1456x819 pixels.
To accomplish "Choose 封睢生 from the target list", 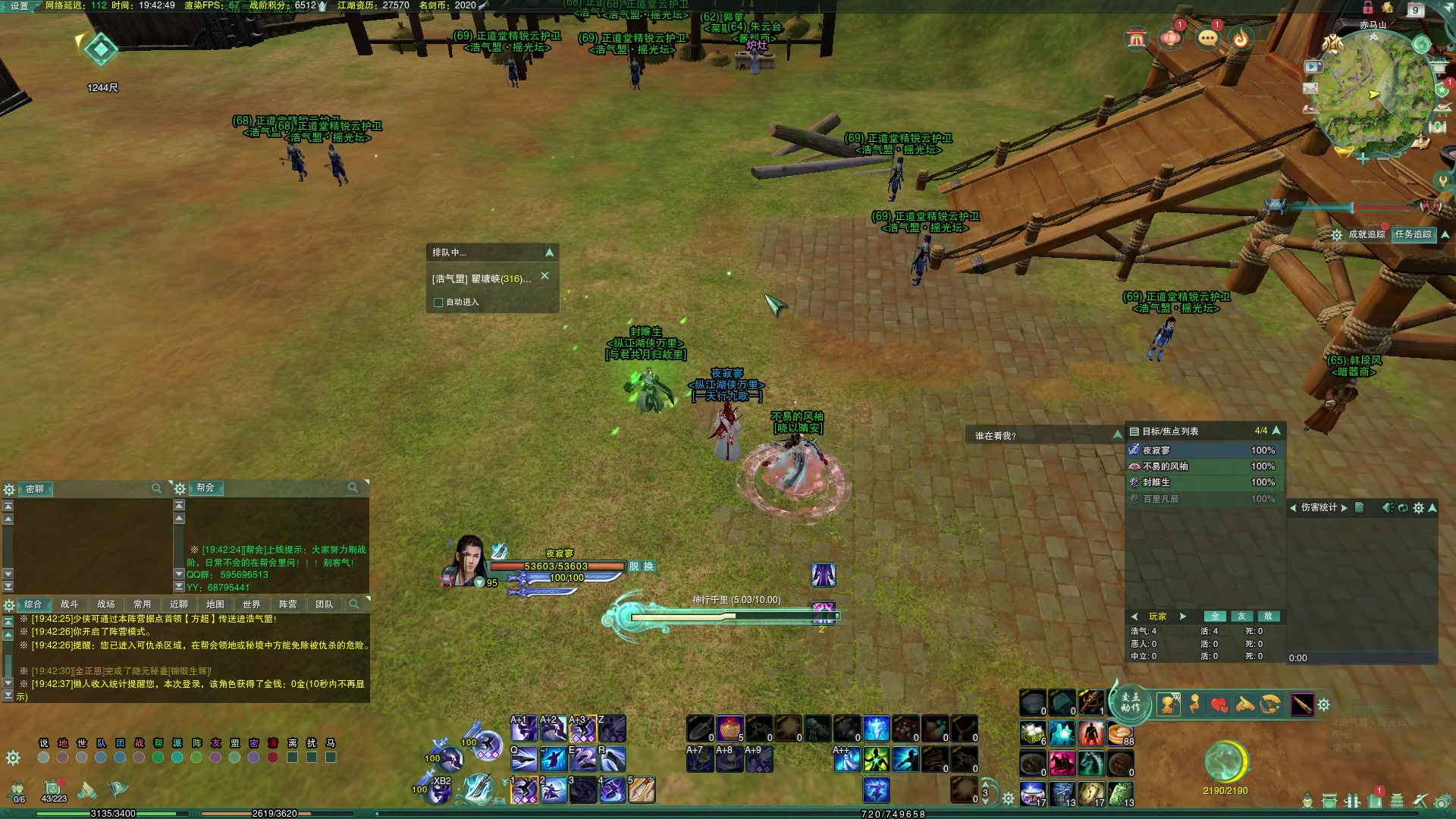I will tap(1156, 482).
